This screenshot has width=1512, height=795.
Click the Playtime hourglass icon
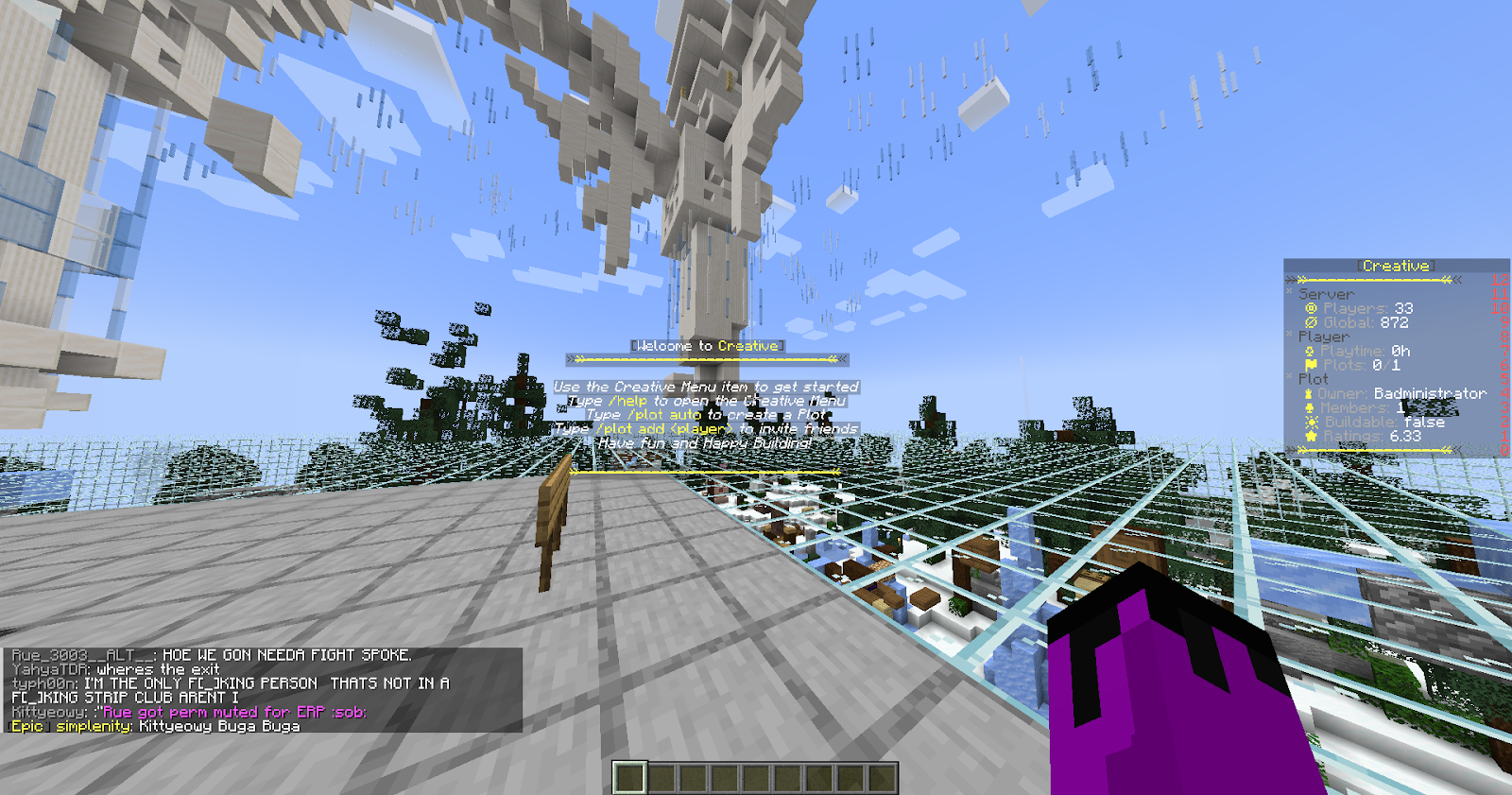pos(1309,351)
